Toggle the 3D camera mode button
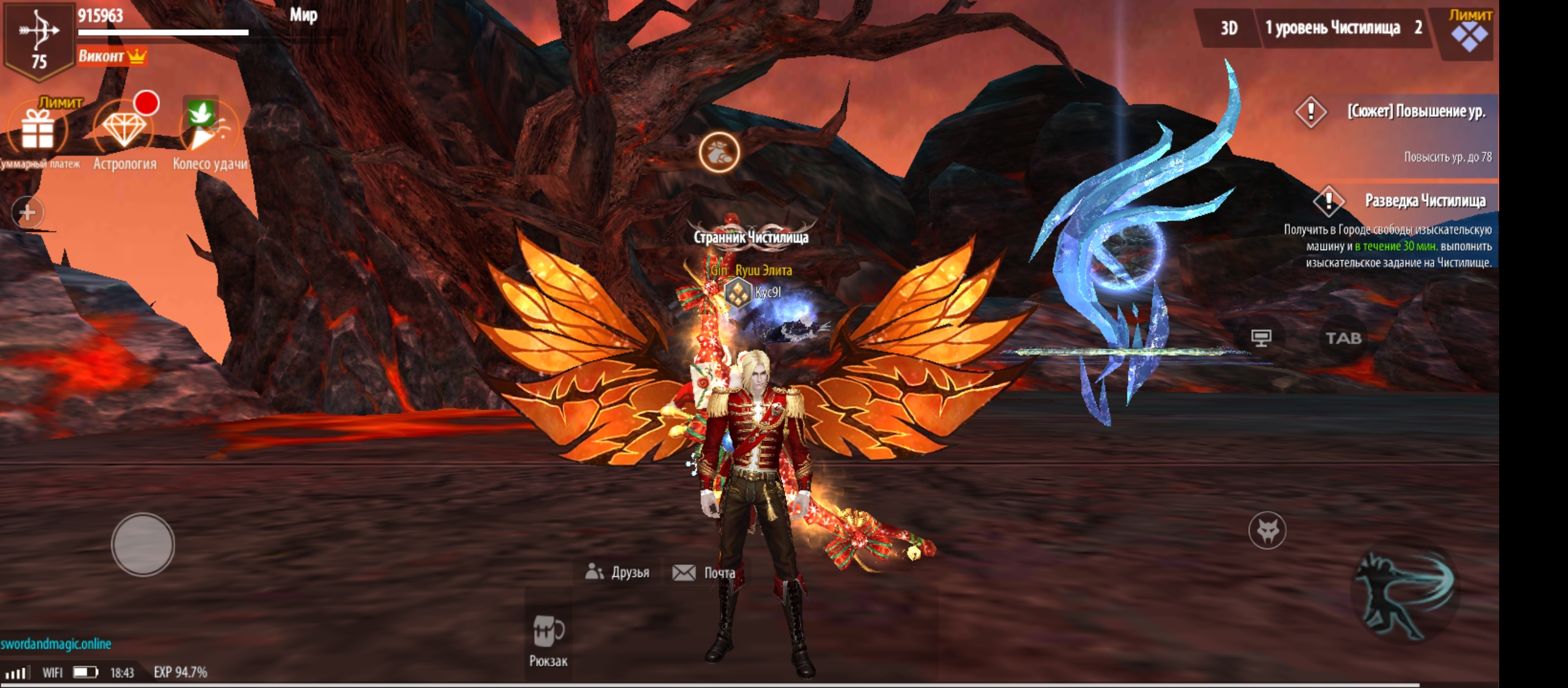 [1228, 28]
